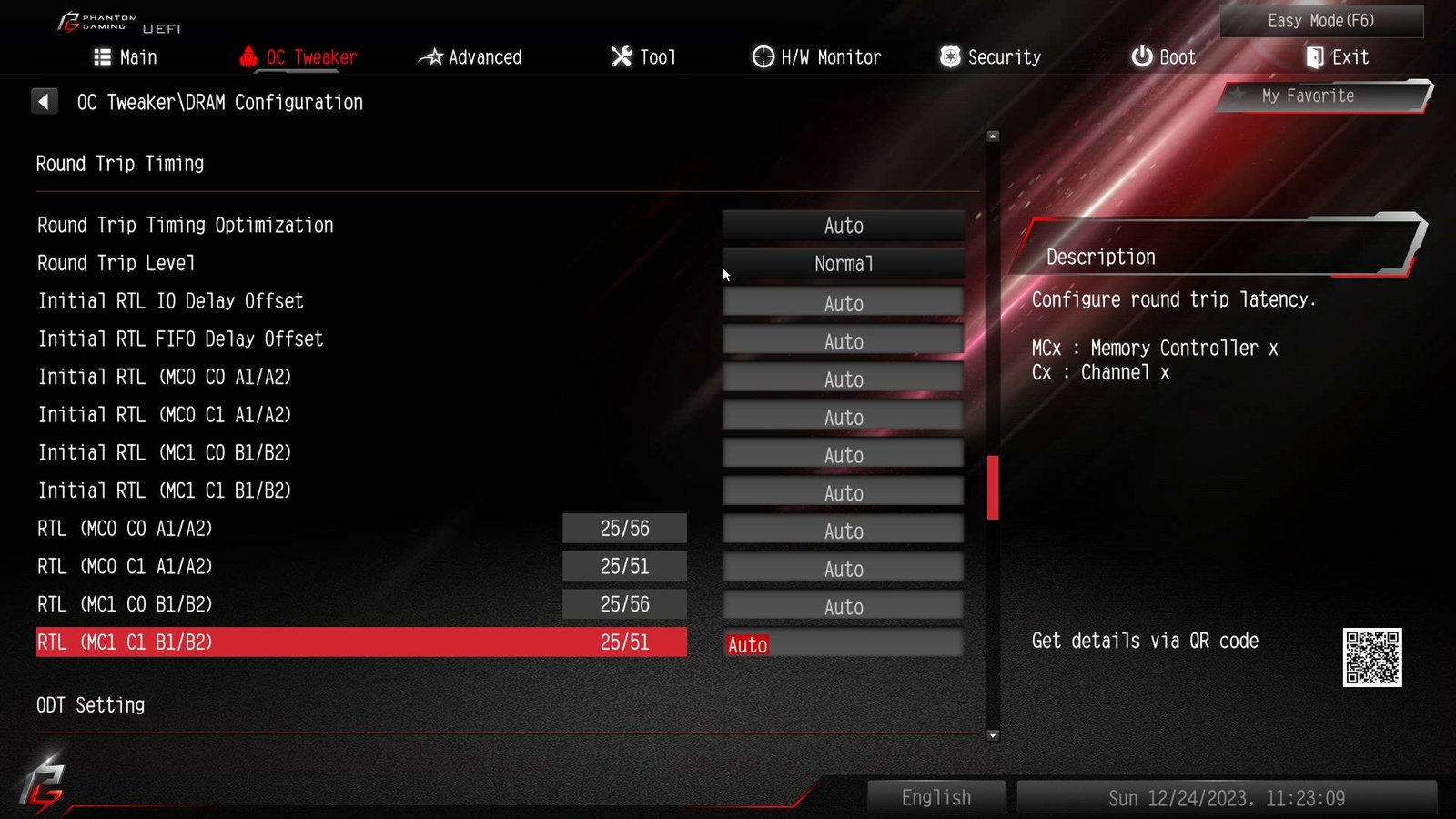The image size is (1456, 819).
Task: Click the back arrow beside DRAM Configuration
Action: [44, 101]
